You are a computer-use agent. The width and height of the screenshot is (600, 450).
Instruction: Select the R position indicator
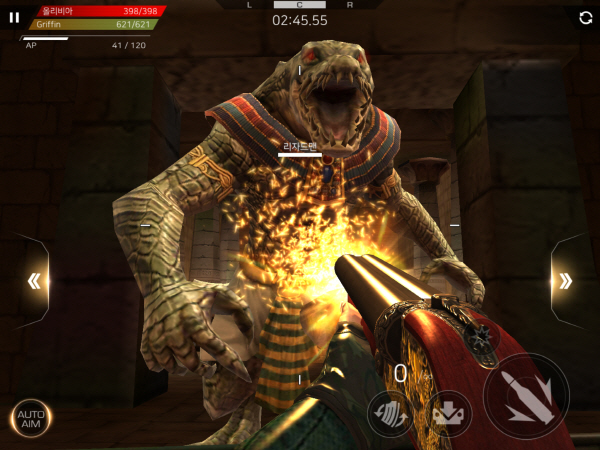[348, 4]
